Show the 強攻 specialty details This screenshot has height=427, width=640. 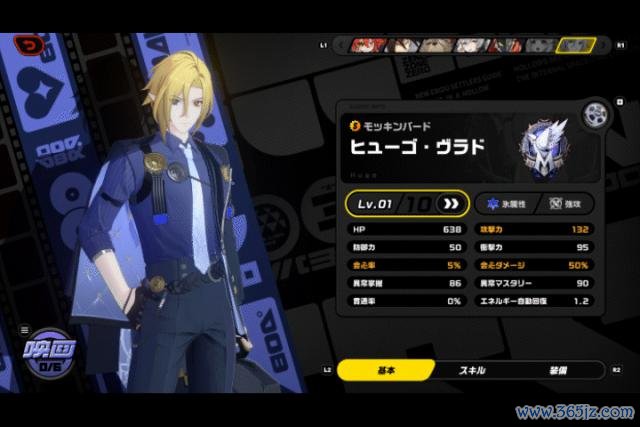tap(564, 203)
